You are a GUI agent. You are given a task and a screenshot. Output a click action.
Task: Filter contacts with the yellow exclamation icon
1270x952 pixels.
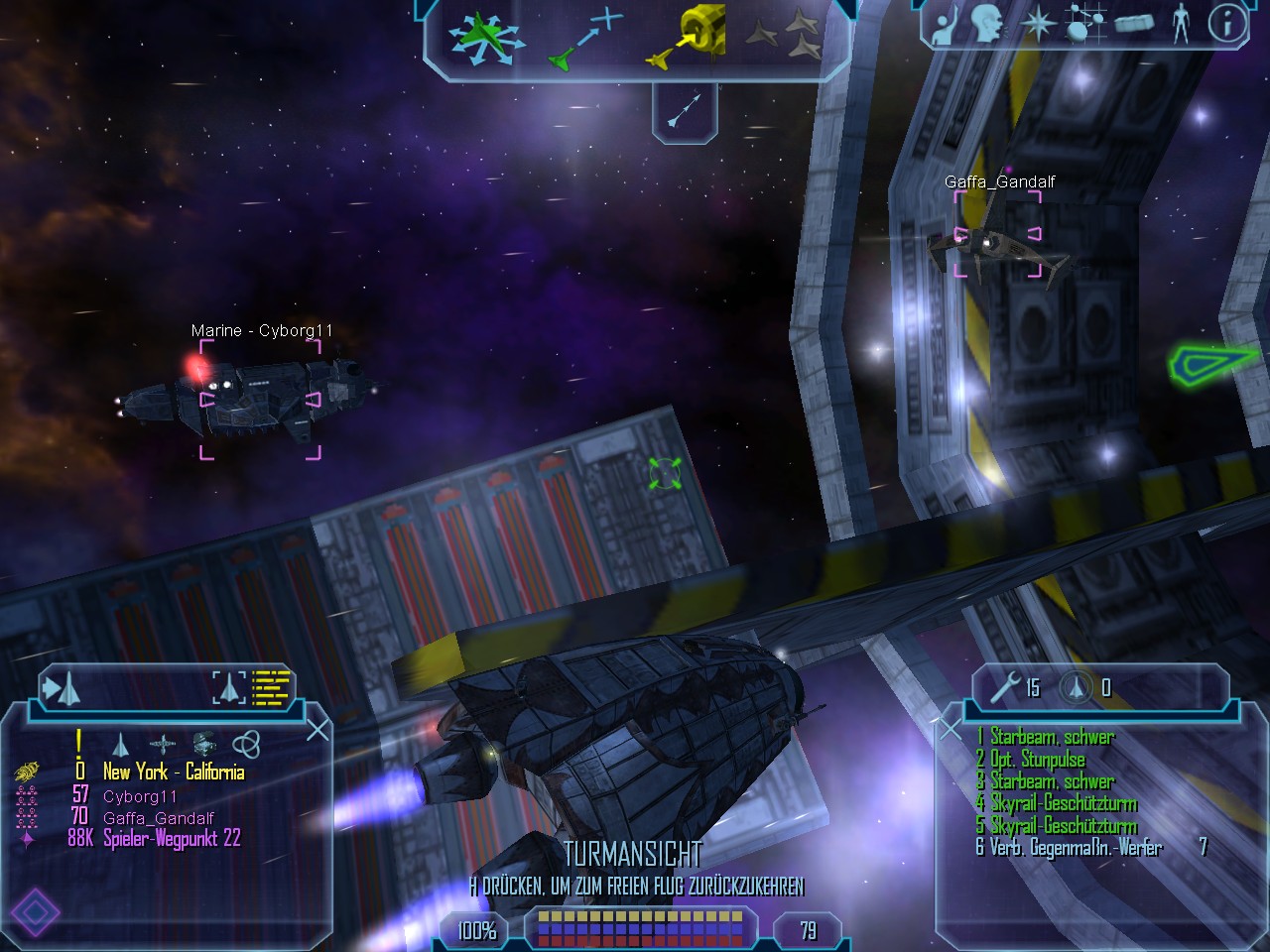79,743
